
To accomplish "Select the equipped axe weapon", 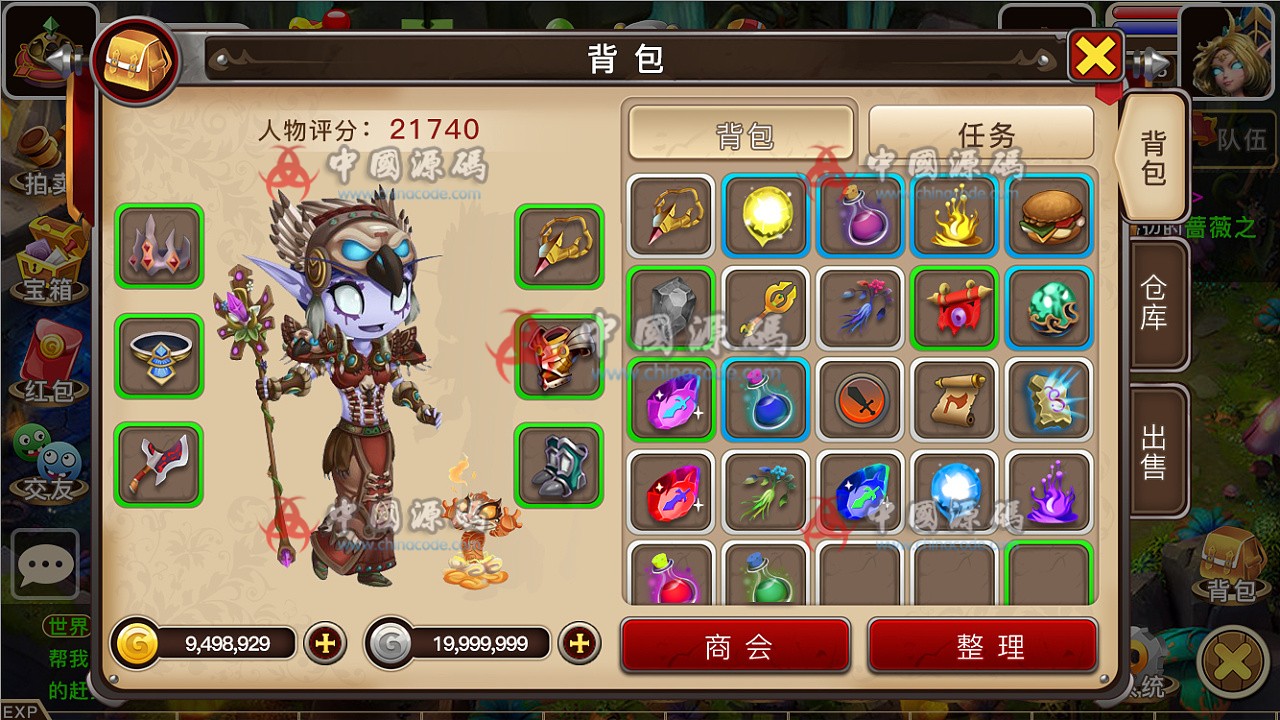I will [x=157, y=465].
